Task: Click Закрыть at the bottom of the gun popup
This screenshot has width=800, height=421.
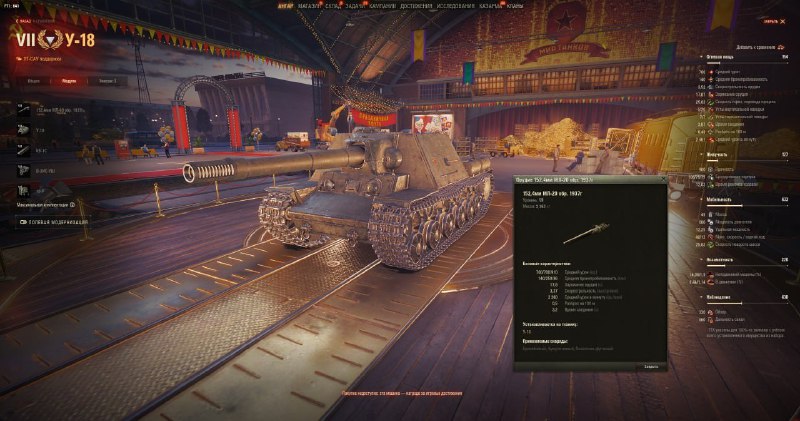Action: (650, 367)
